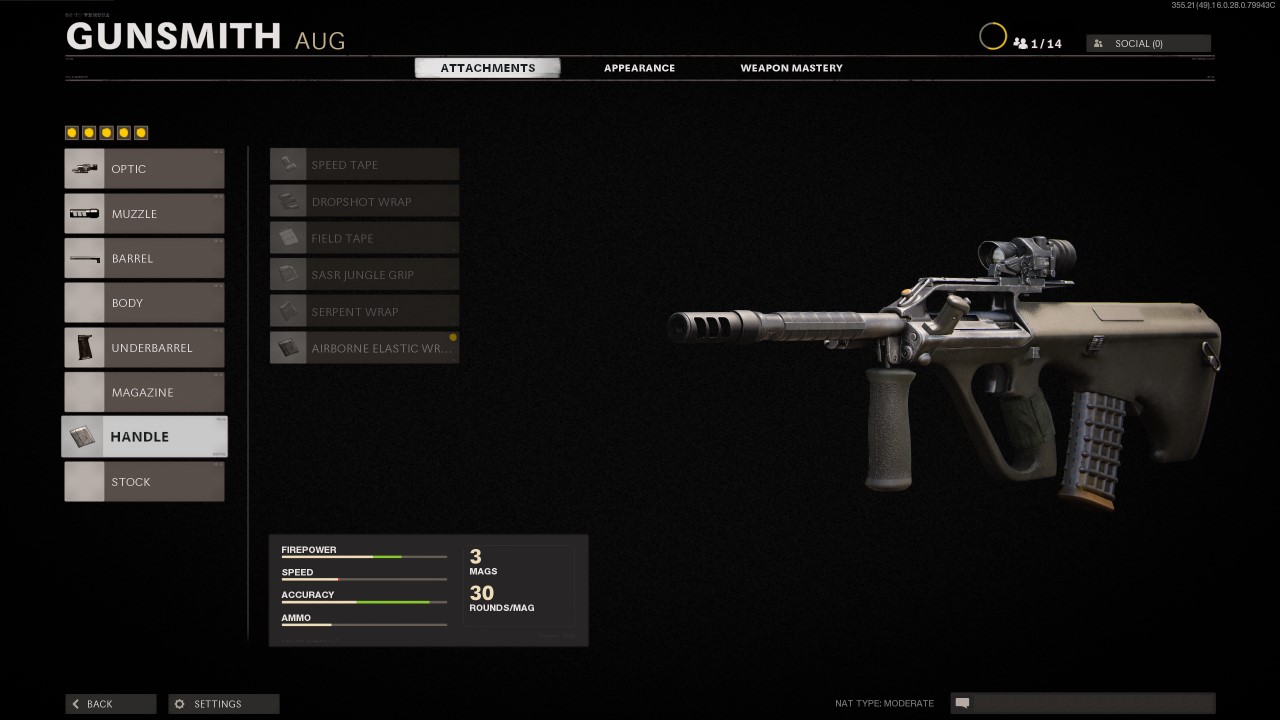This screenshot has height=720, width=1280.
Task: Switch to the Attachments tab
Action: [488, 68]
